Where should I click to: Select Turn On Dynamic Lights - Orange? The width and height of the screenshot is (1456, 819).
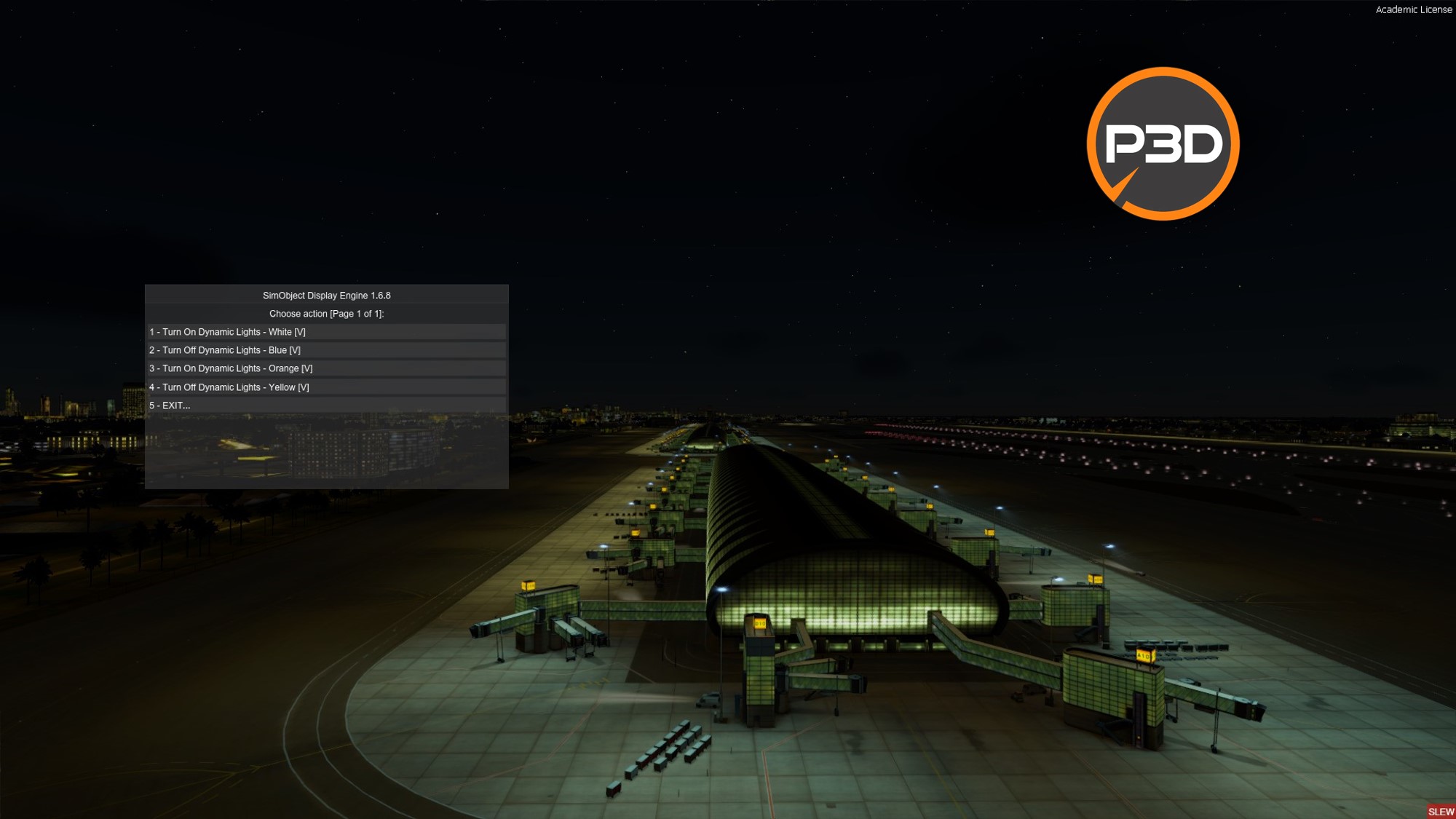231,368
